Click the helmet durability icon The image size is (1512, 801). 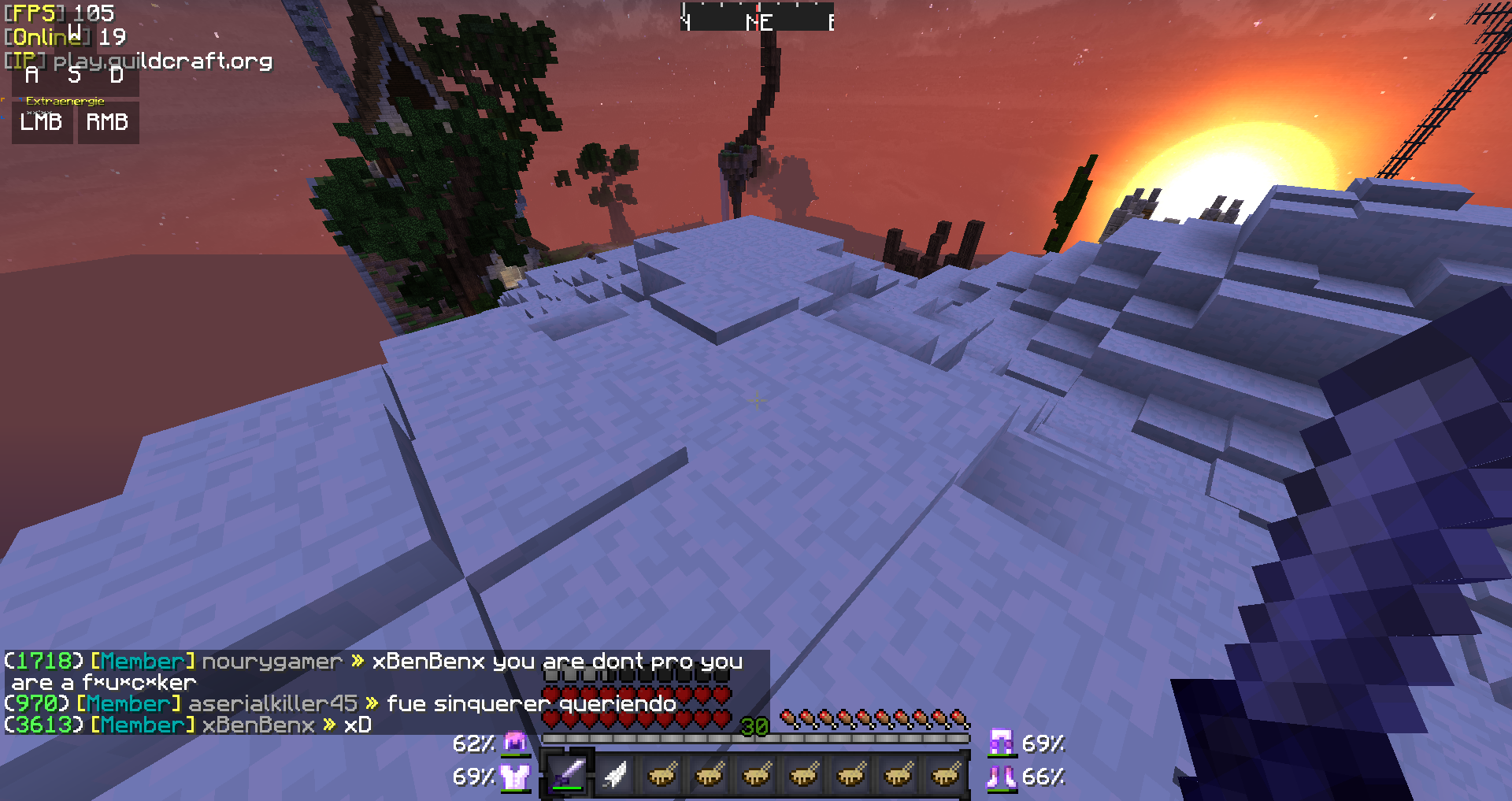[516, 743]
